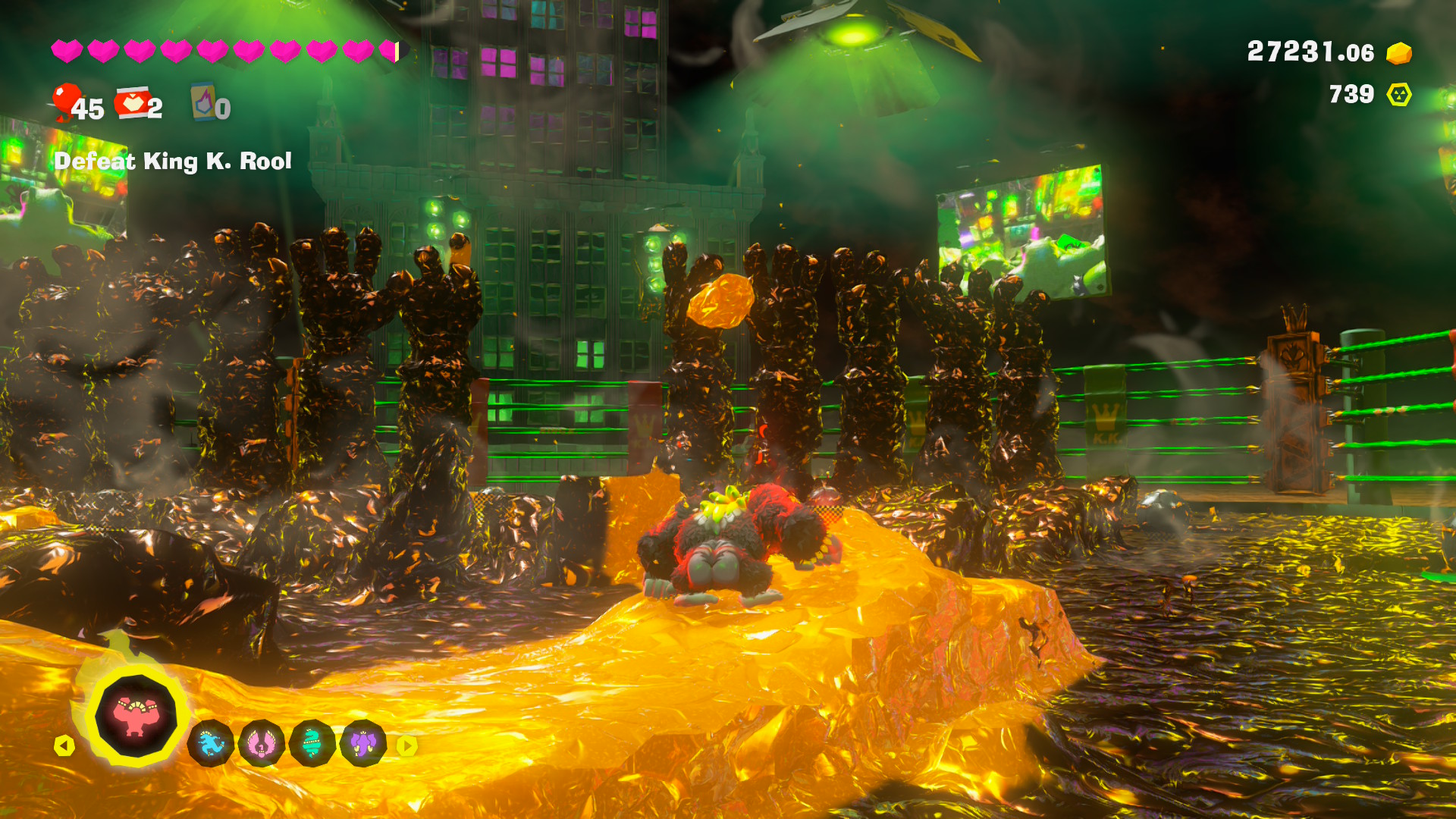
Task: Choose the pink Ostrich Bananza icon
Action: tap(262, 744)
